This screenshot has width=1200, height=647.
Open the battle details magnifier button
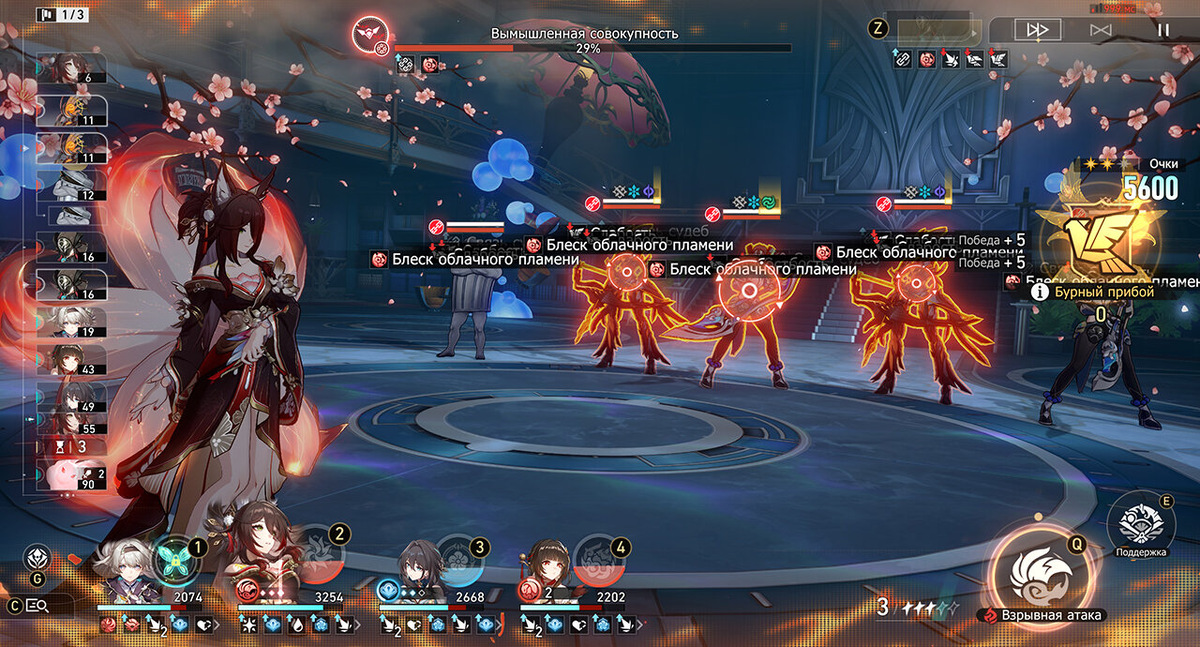[x=38, y=605]
